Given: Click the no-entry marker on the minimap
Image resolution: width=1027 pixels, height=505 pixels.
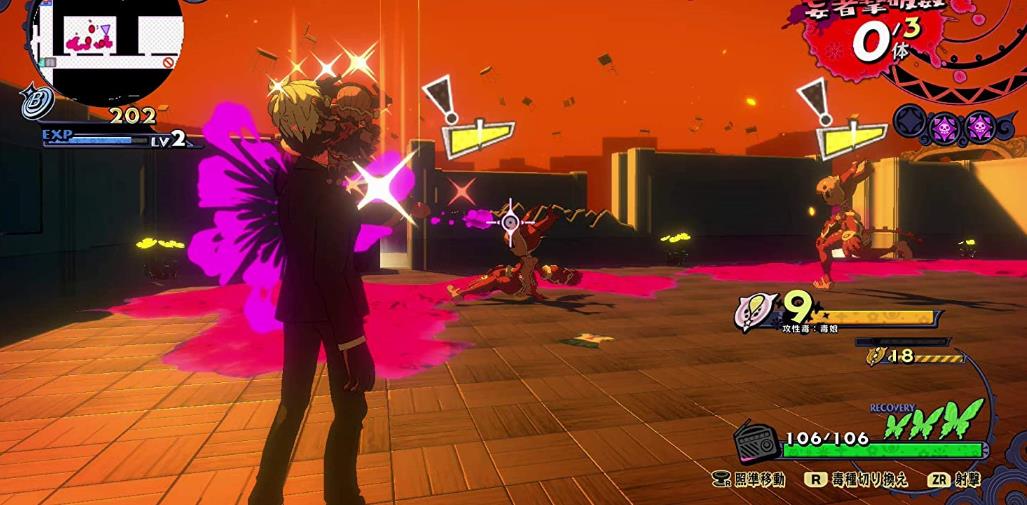Looking at the screenshot, I should click(169, 62).
